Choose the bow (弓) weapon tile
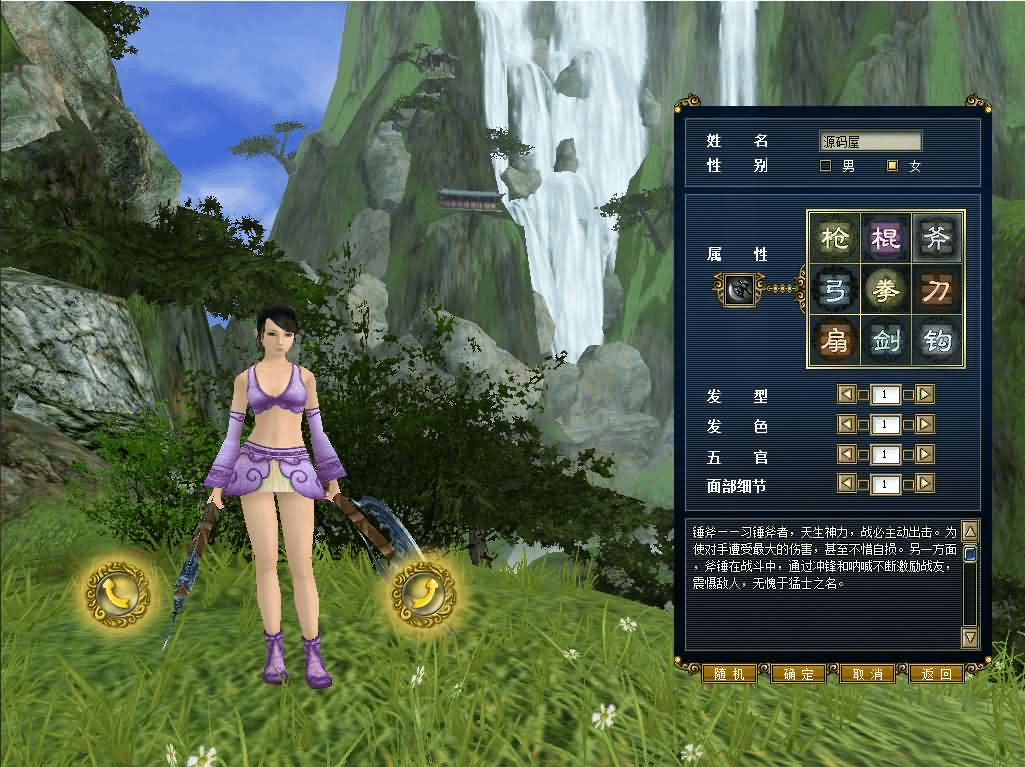1025x767 pixels. click(x=834, y=290)
